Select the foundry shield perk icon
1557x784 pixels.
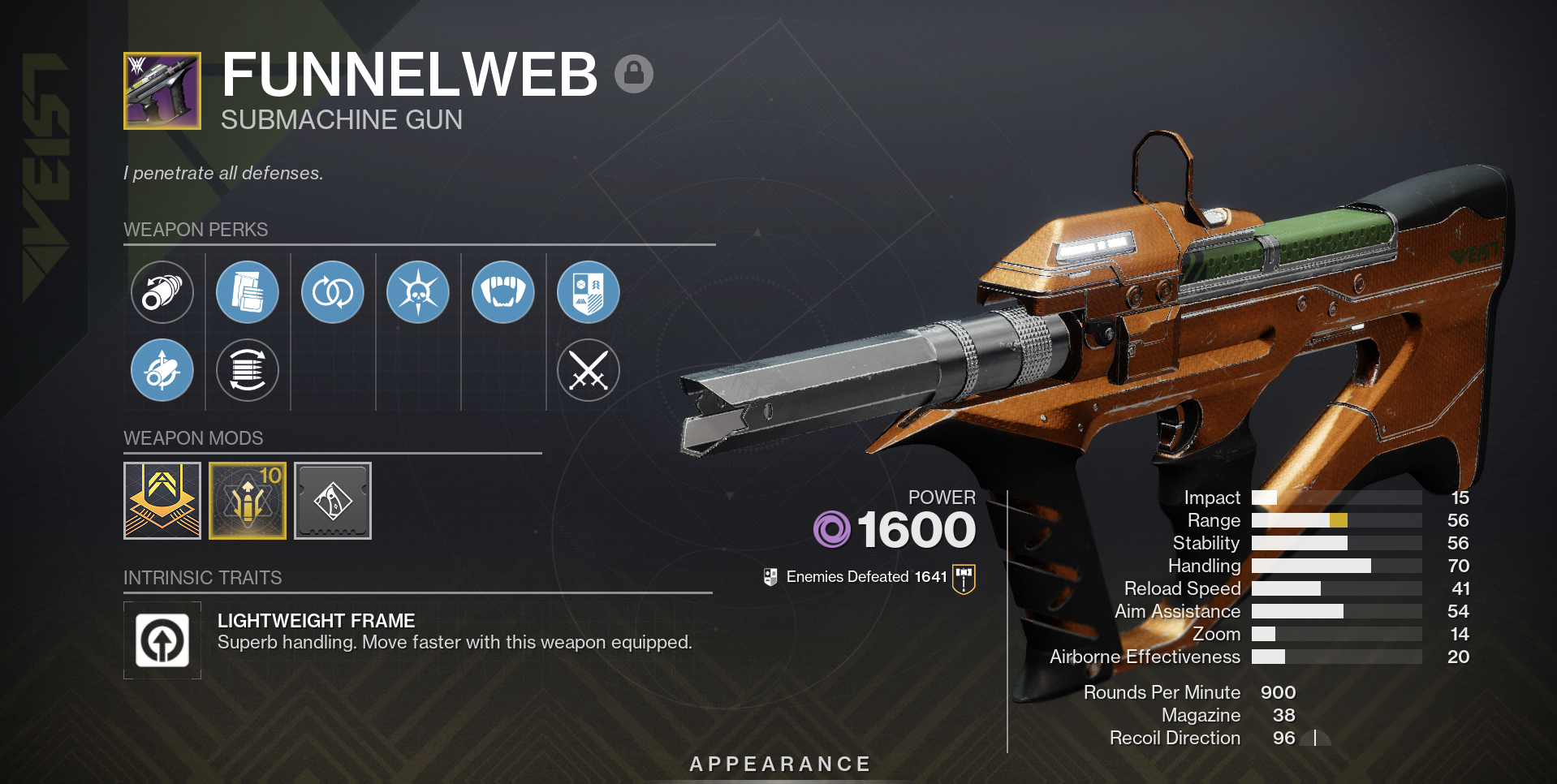[589, 292]
